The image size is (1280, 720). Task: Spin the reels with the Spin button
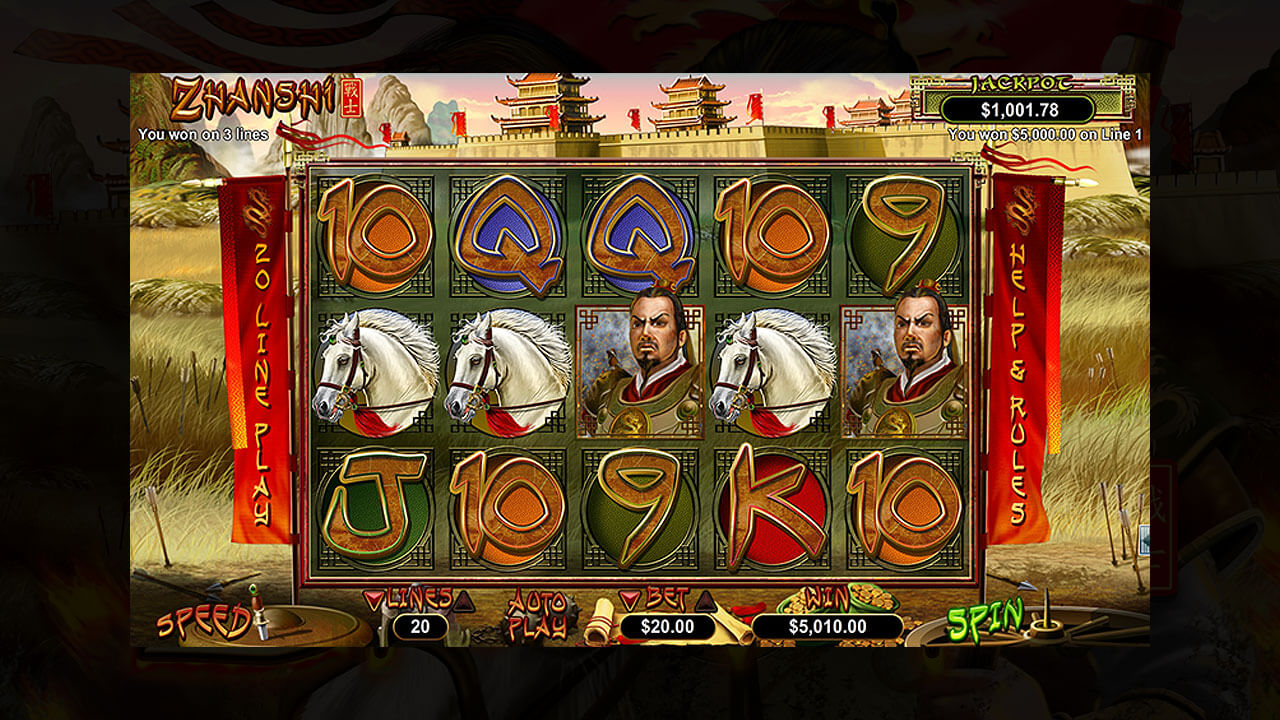click(986, 621)
